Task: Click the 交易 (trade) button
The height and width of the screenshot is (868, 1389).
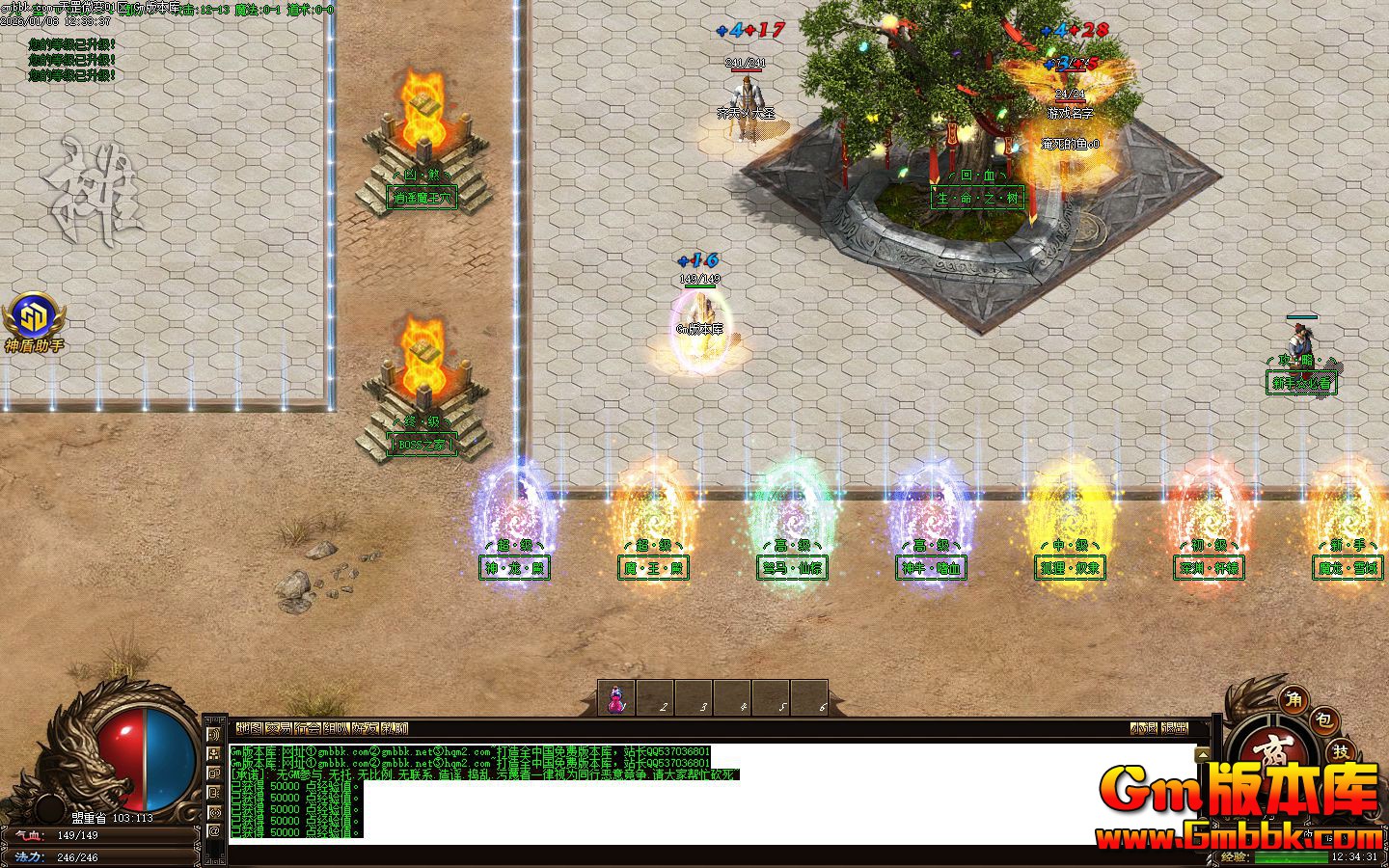Action: pos(279,728)
